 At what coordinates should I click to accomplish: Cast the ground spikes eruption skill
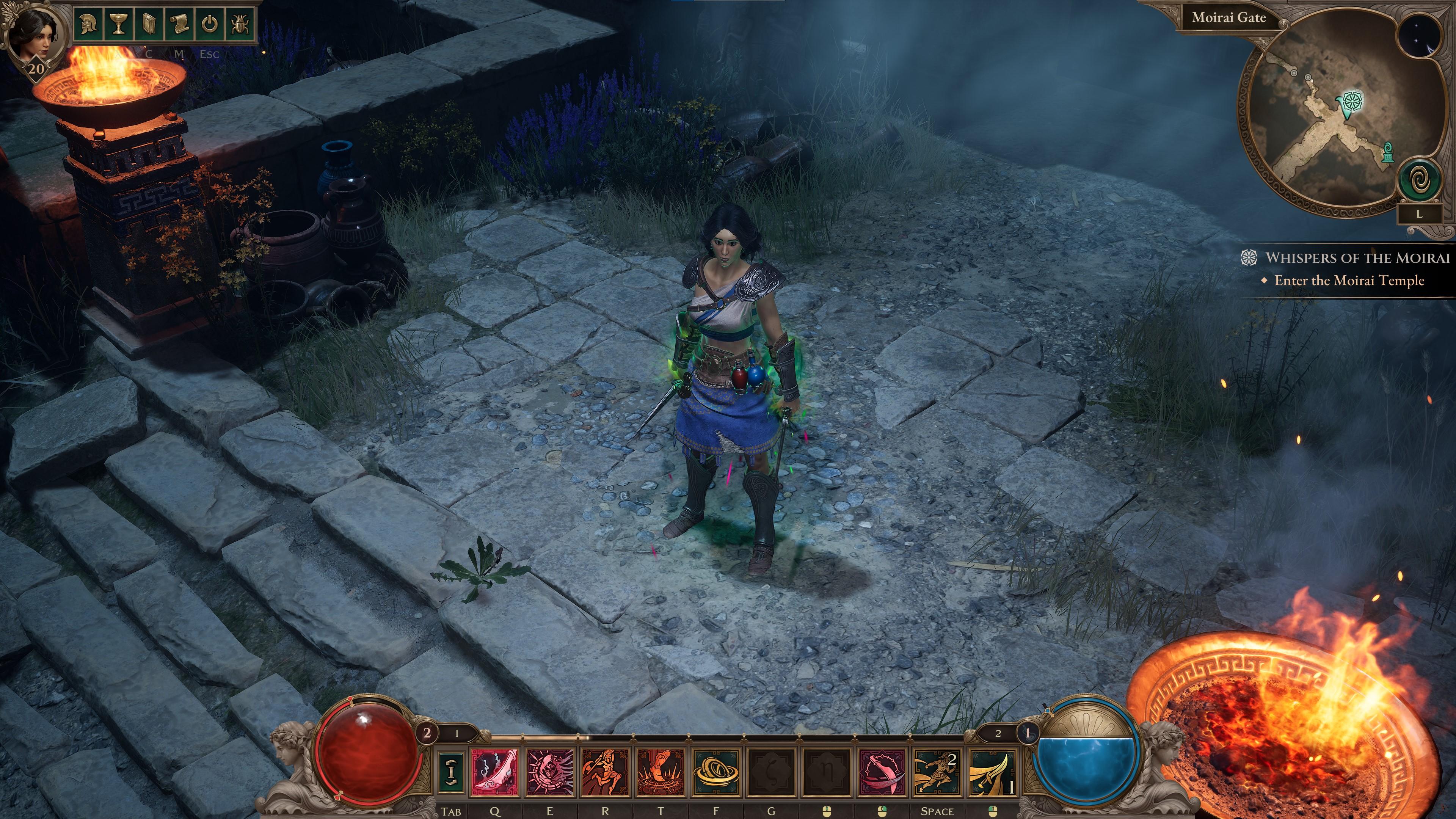coord(661,772)
